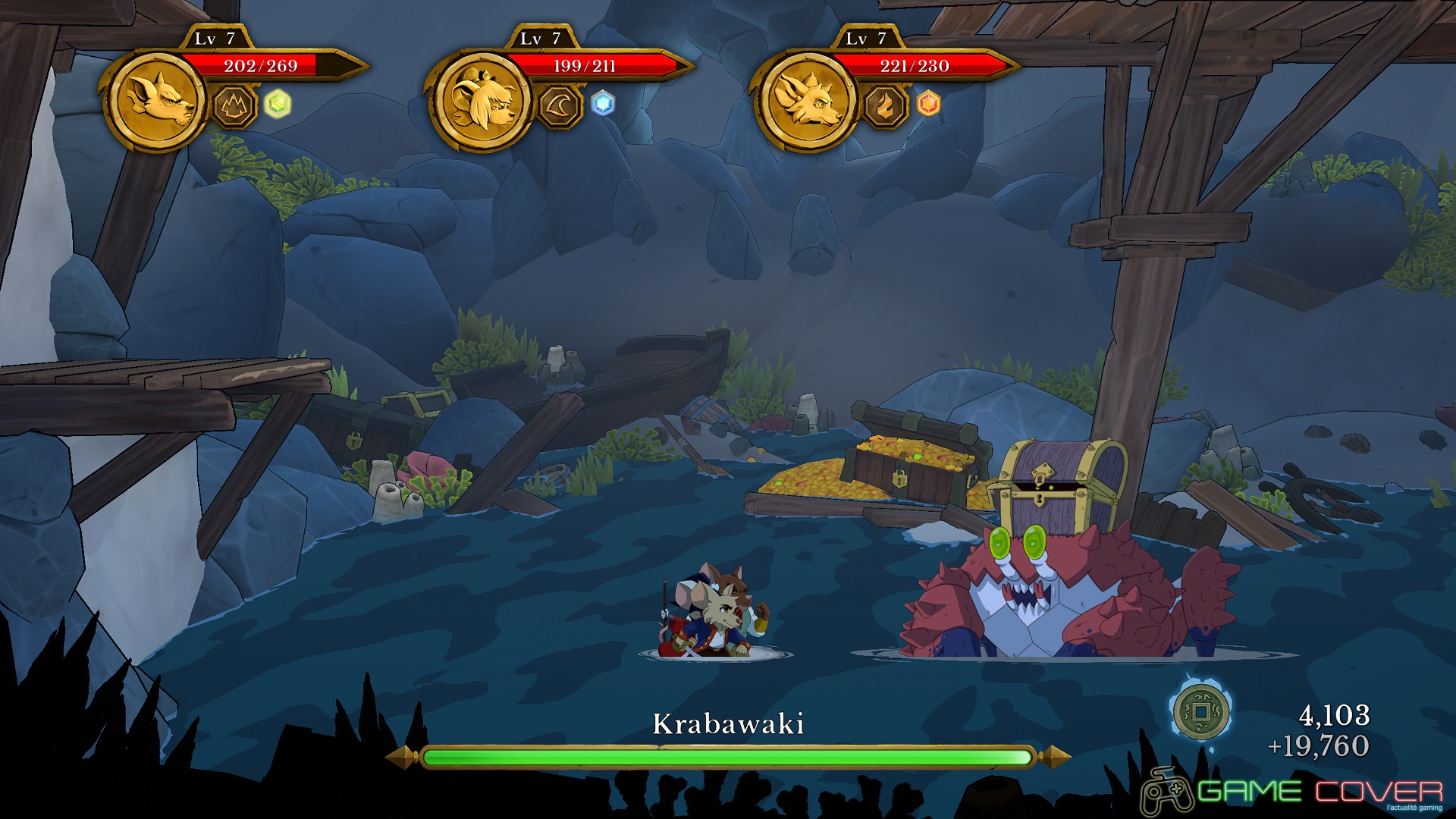Click the orange-red gem icon
Image resolution: width=1456 pixels, height=819 pixels.
click(928, 104)
